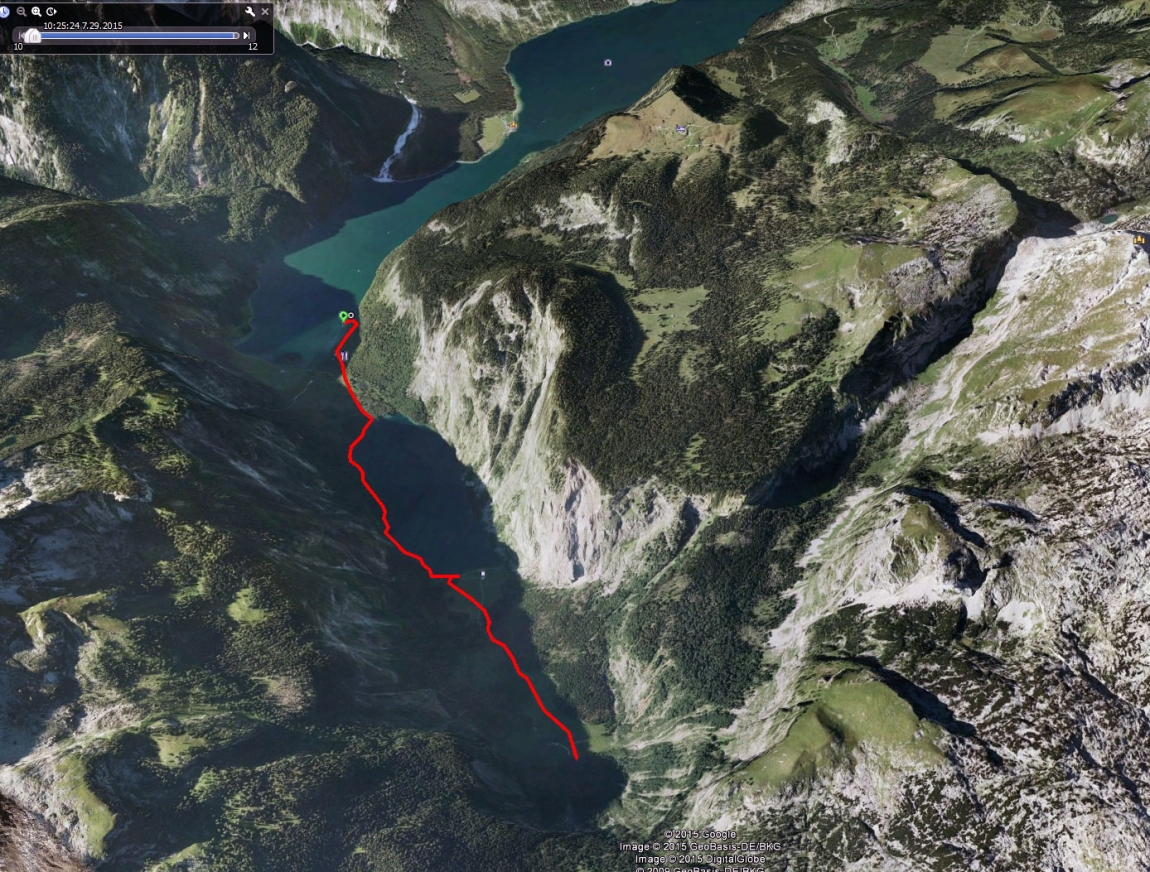Click the time slider thumb handle
The height and width of the screenshot is (872, 1150).
coord(31,36)
